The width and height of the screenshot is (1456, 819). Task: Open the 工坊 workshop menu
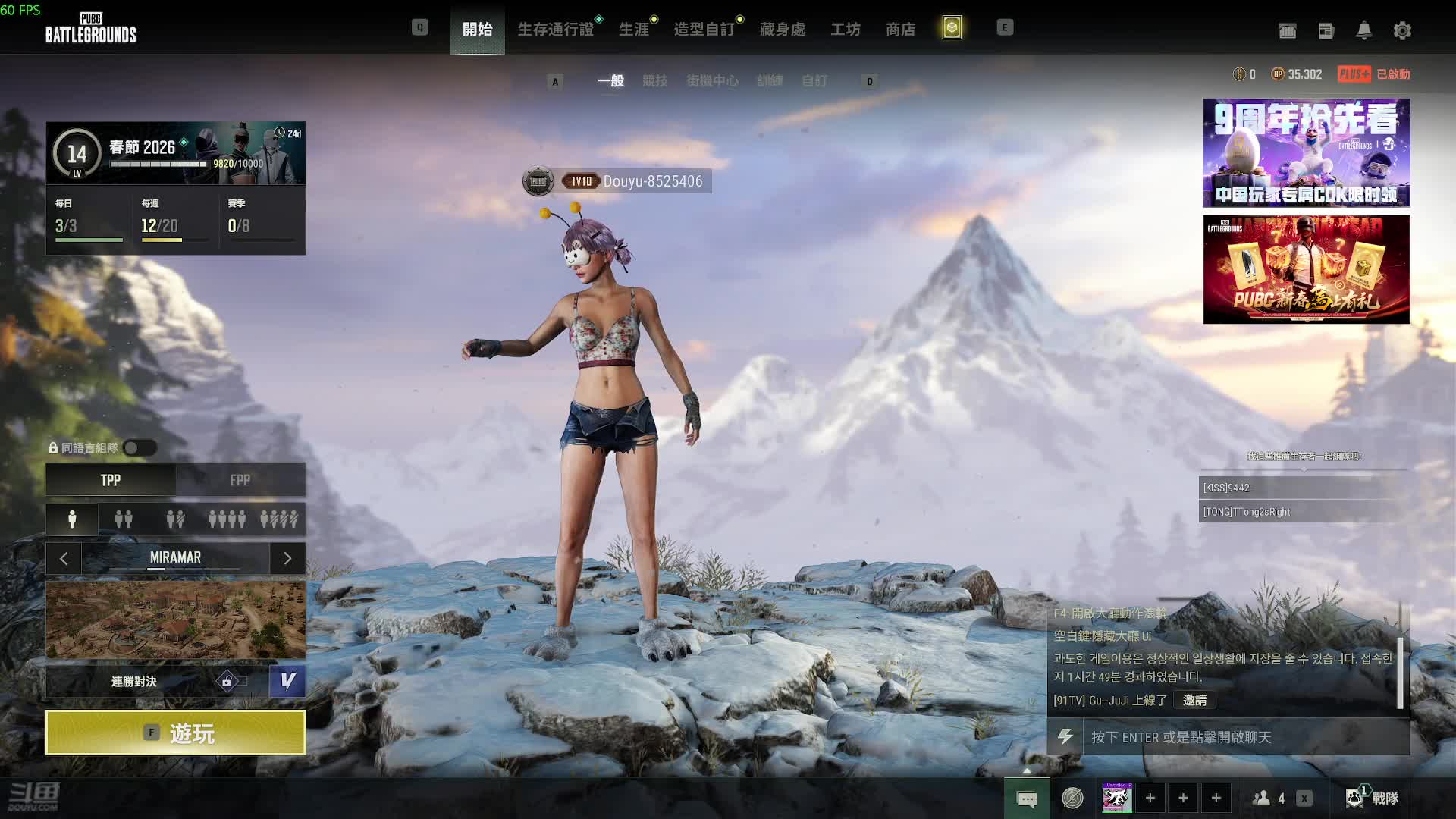tap(845, 30)
